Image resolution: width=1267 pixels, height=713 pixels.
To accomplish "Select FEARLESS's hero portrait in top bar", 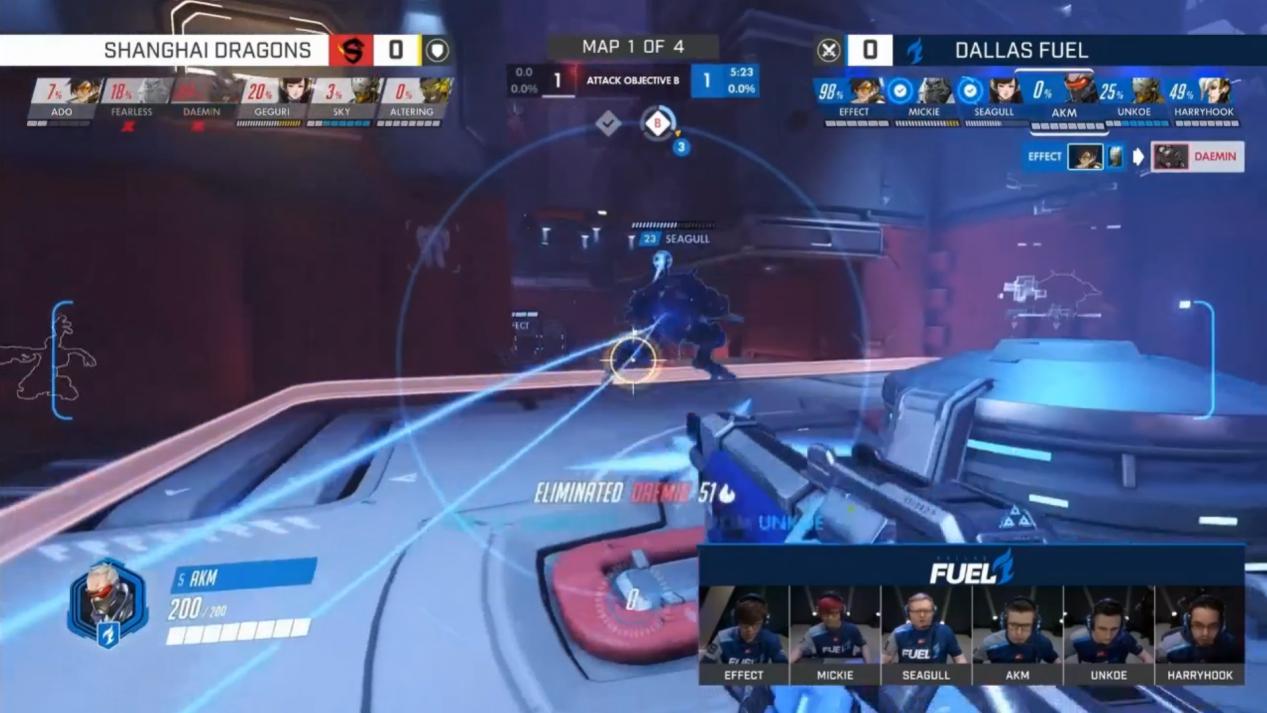I will pyautogui.click(x=154, y=92).
